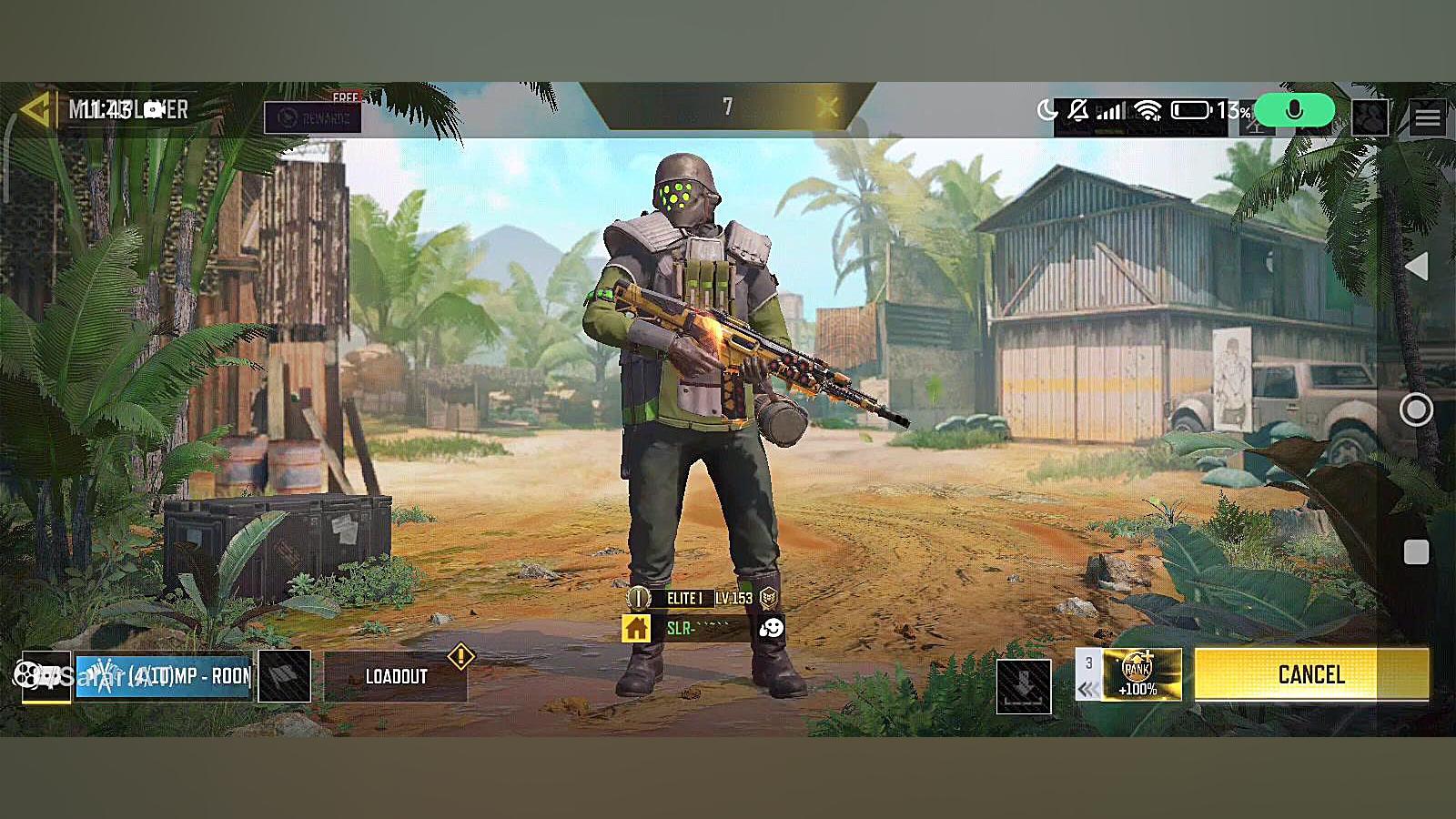Open the download arrow icon
Viewport: 1456px width, 819px height.
pos(1024,686)
